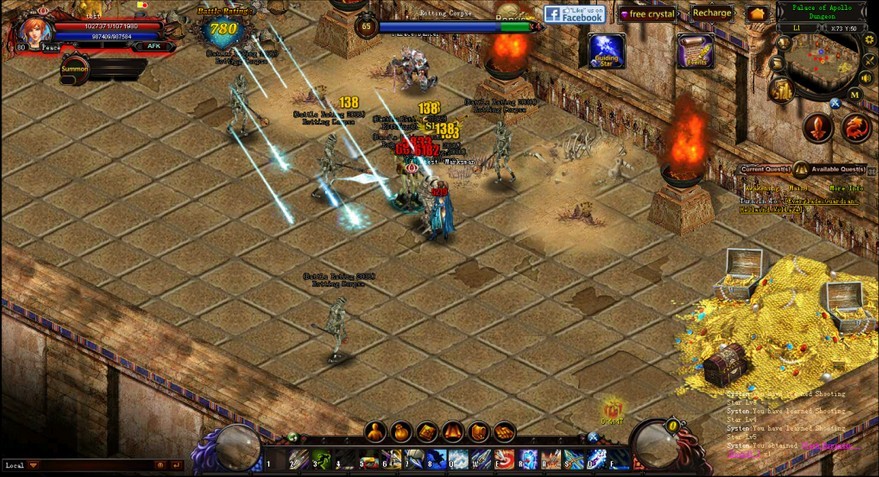The height and width of the screenshot is (477, 879).
Task: Click the red dragon round button
Action: [x=856, y=127]
